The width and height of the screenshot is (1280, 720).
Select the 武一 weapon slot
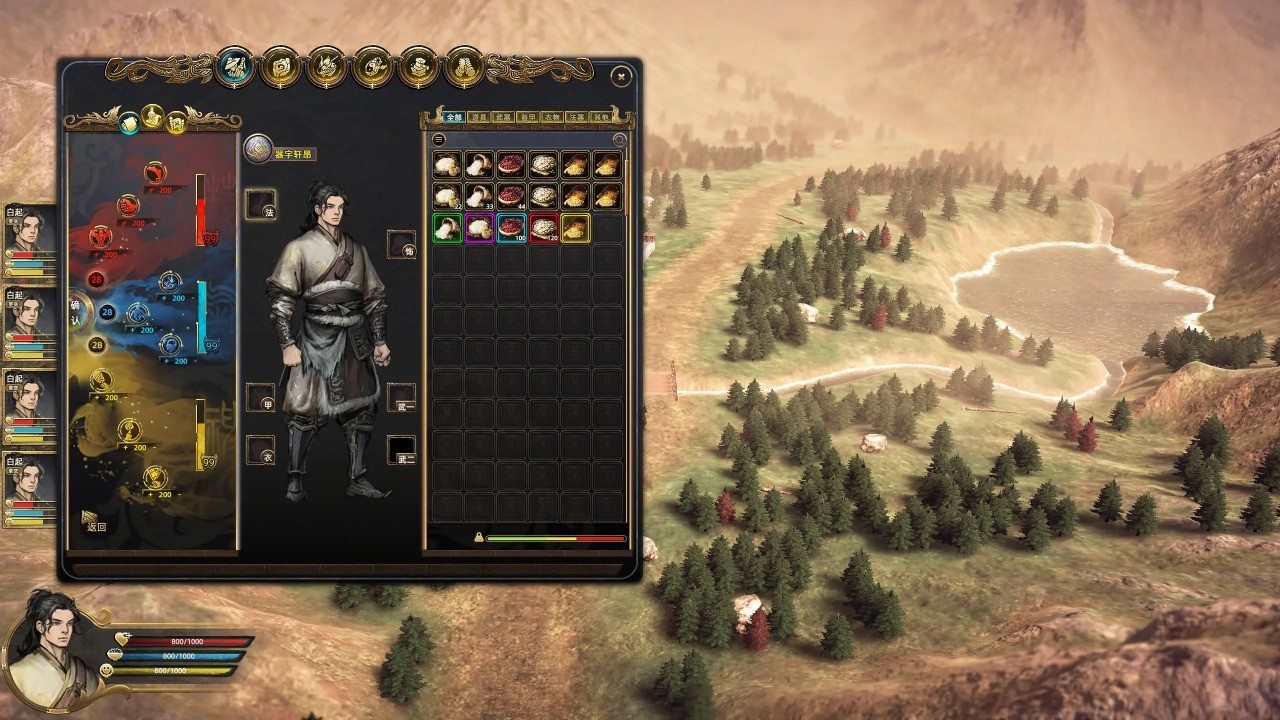[x=402, y=397]
